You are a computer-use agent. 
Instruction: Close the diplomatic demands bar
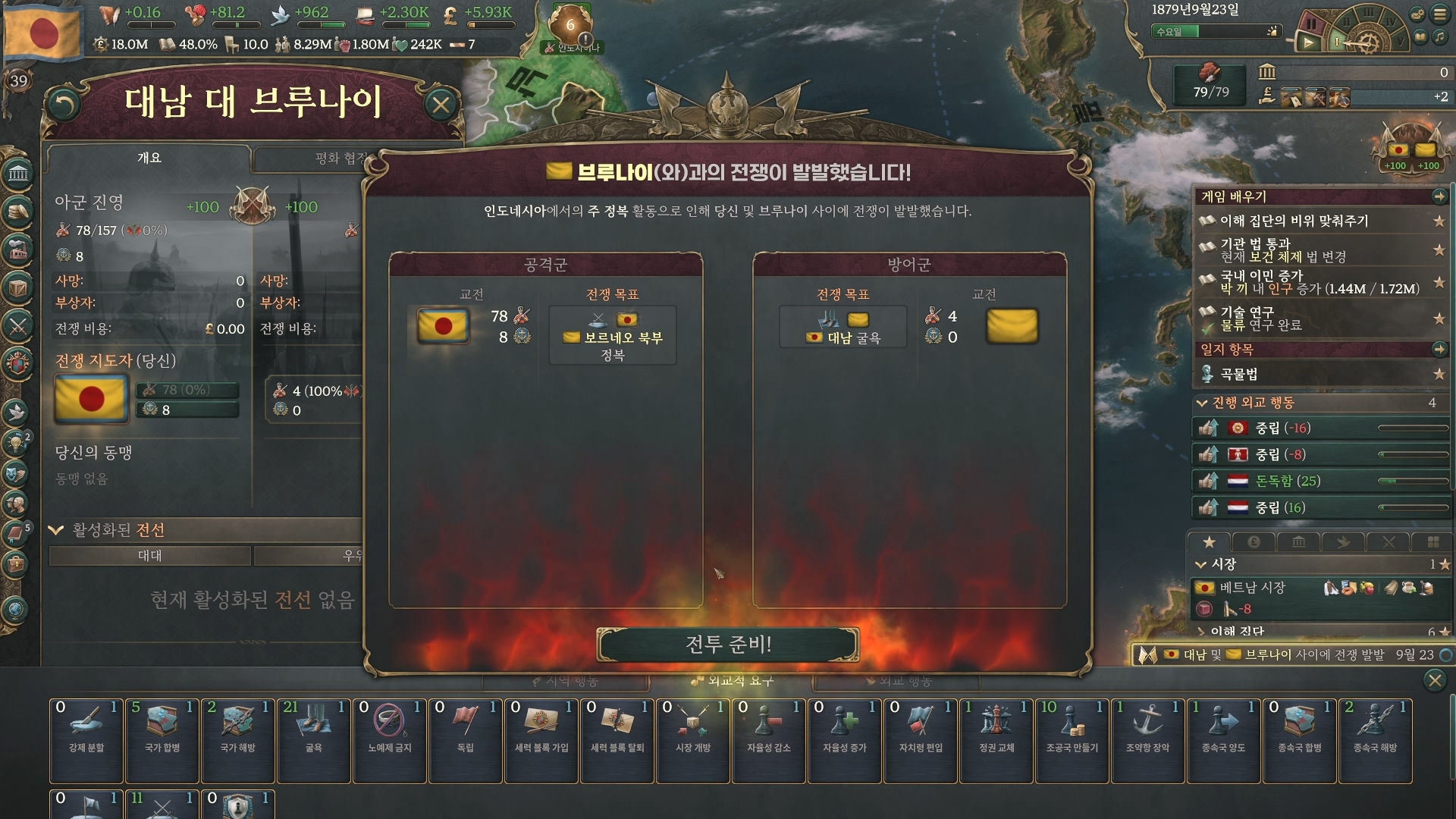[x=1434, y=680]
